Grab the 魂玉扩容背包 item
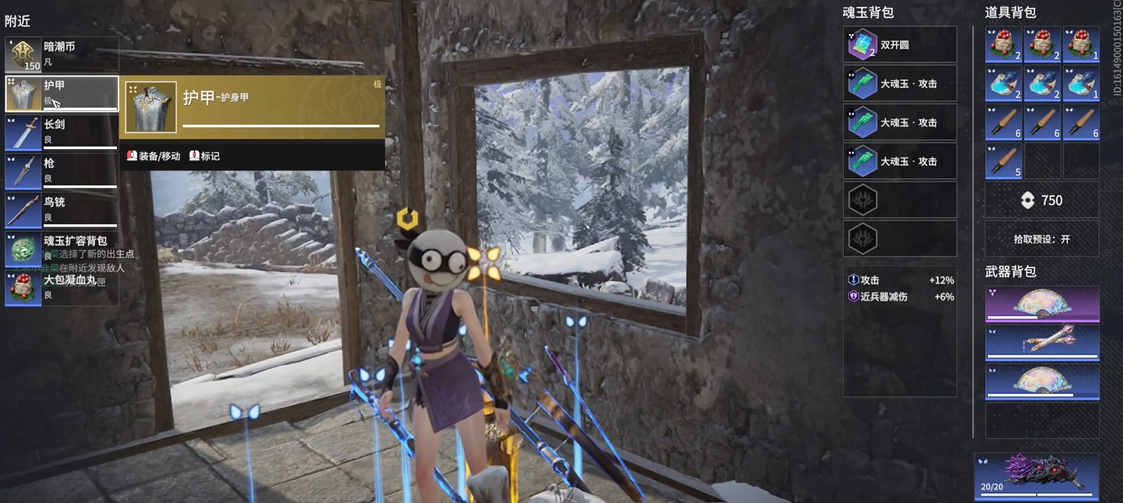 click(61, 248)
